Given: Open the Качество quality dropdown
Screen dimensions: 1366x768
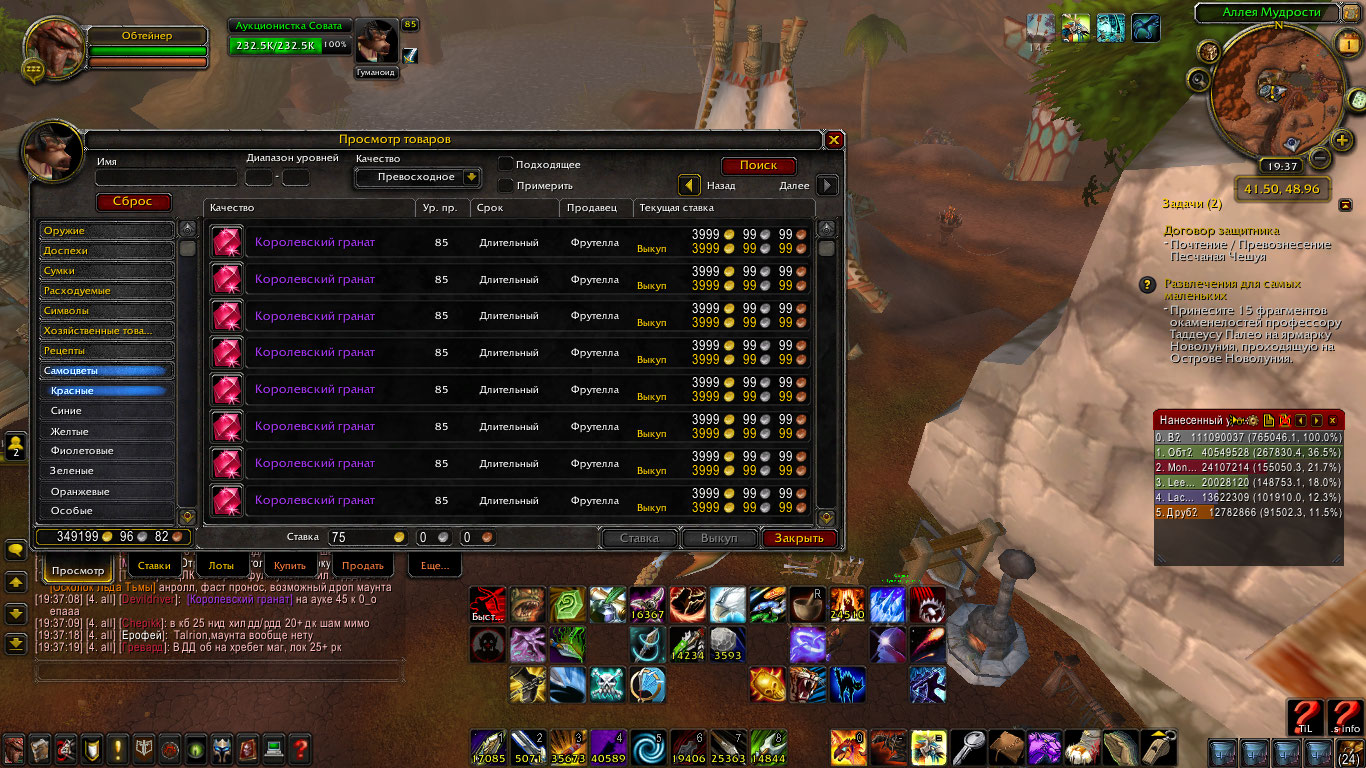Looking at the screenshot, I should click(418, 177).
